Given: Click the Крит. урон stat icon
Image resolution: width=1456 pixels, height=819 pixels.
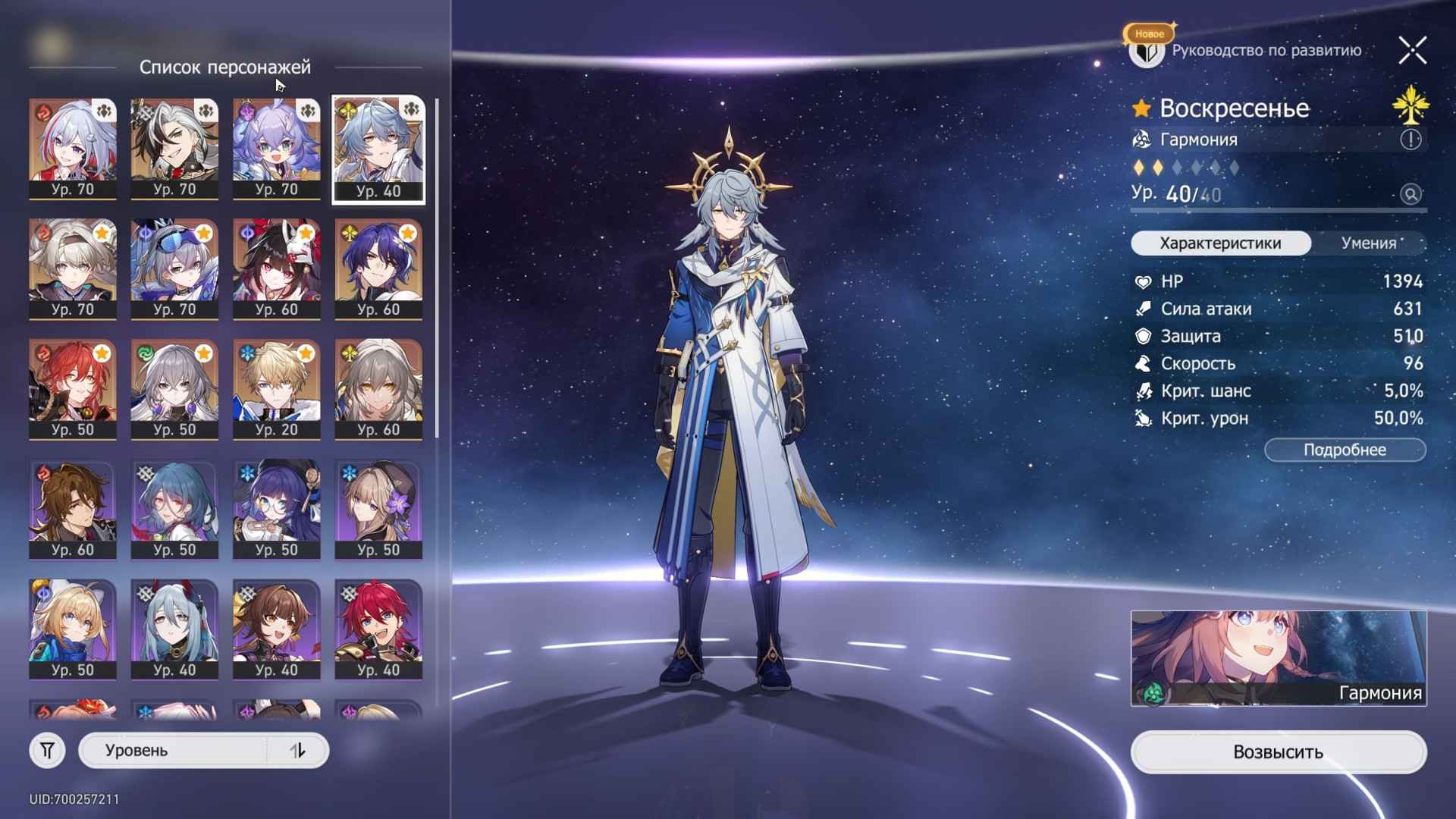Looking at the screenshot, I should 1142,418.
